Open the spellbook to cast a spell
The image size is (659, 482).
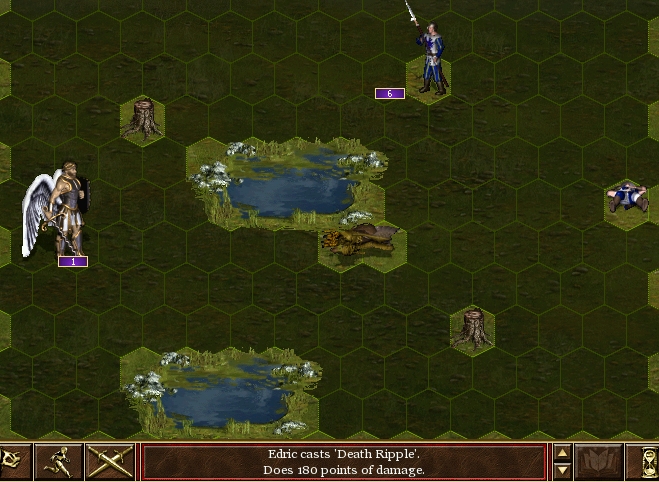coord(599,462)
